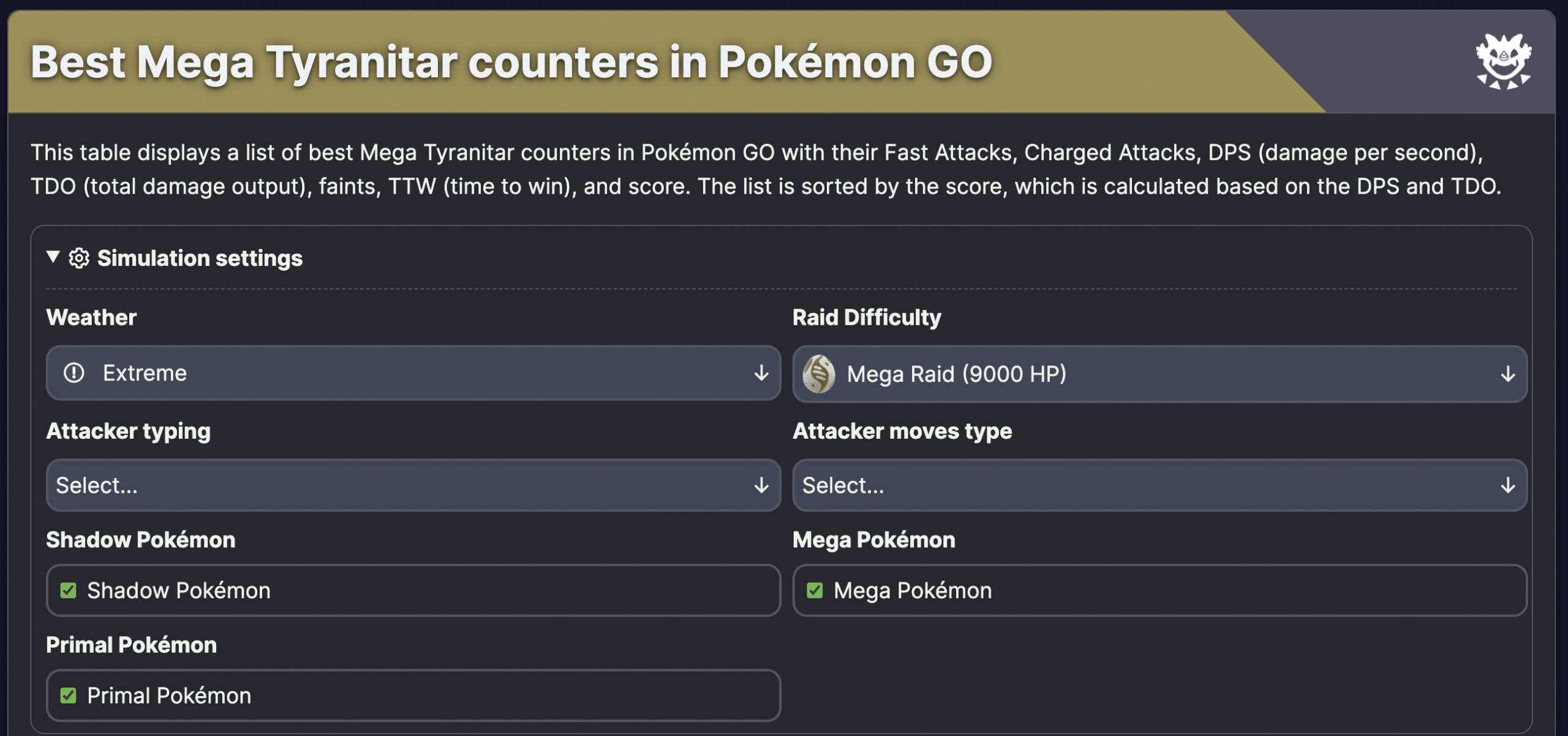Click the down arrow on Raid Difficulty
The image size is (1568, 736).
(1509, 374)
